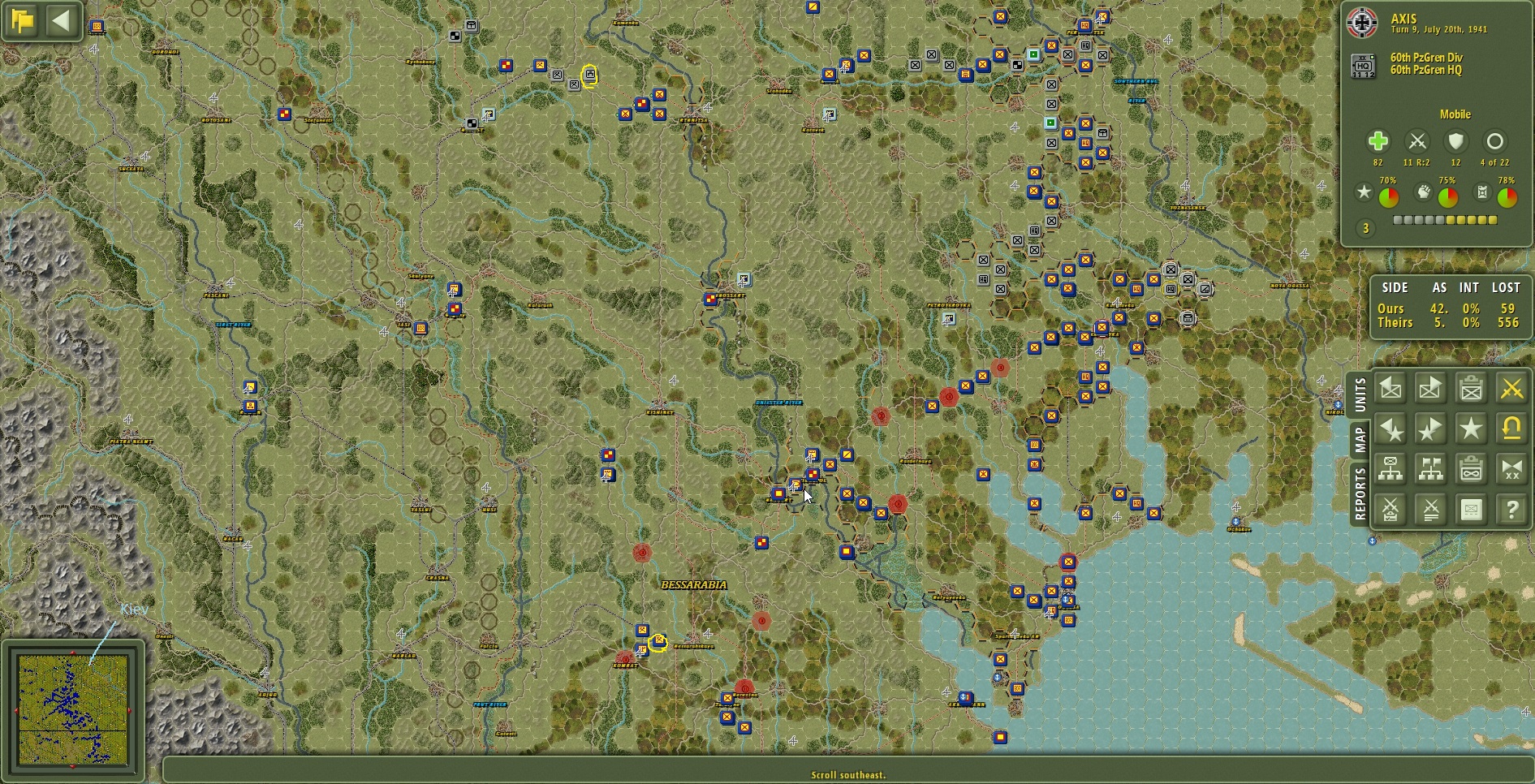Open the unit report clipboard icon

(1471, 388)
